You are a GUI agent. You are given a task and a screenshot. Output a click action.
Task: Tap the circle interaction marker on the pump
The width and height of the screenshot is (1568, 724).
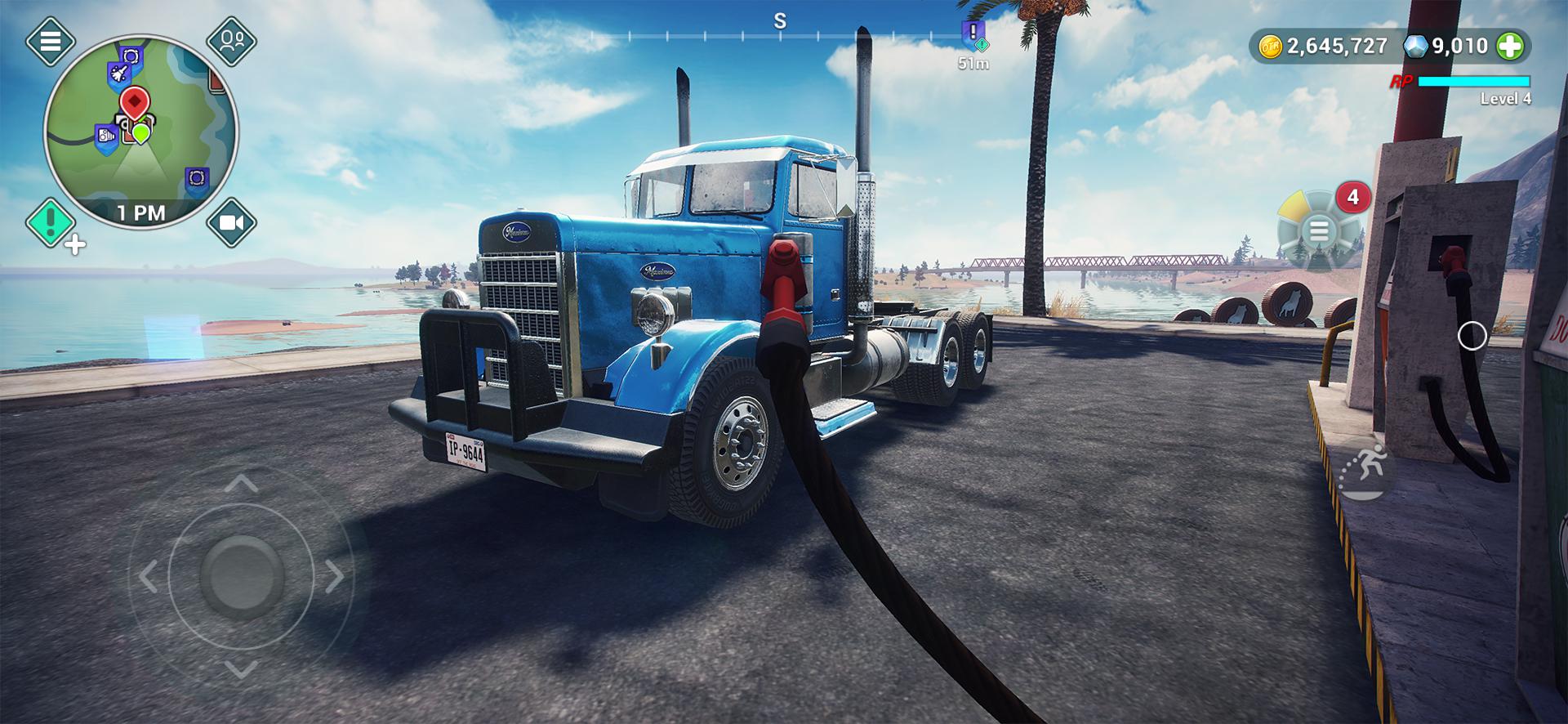[1472, 336]
